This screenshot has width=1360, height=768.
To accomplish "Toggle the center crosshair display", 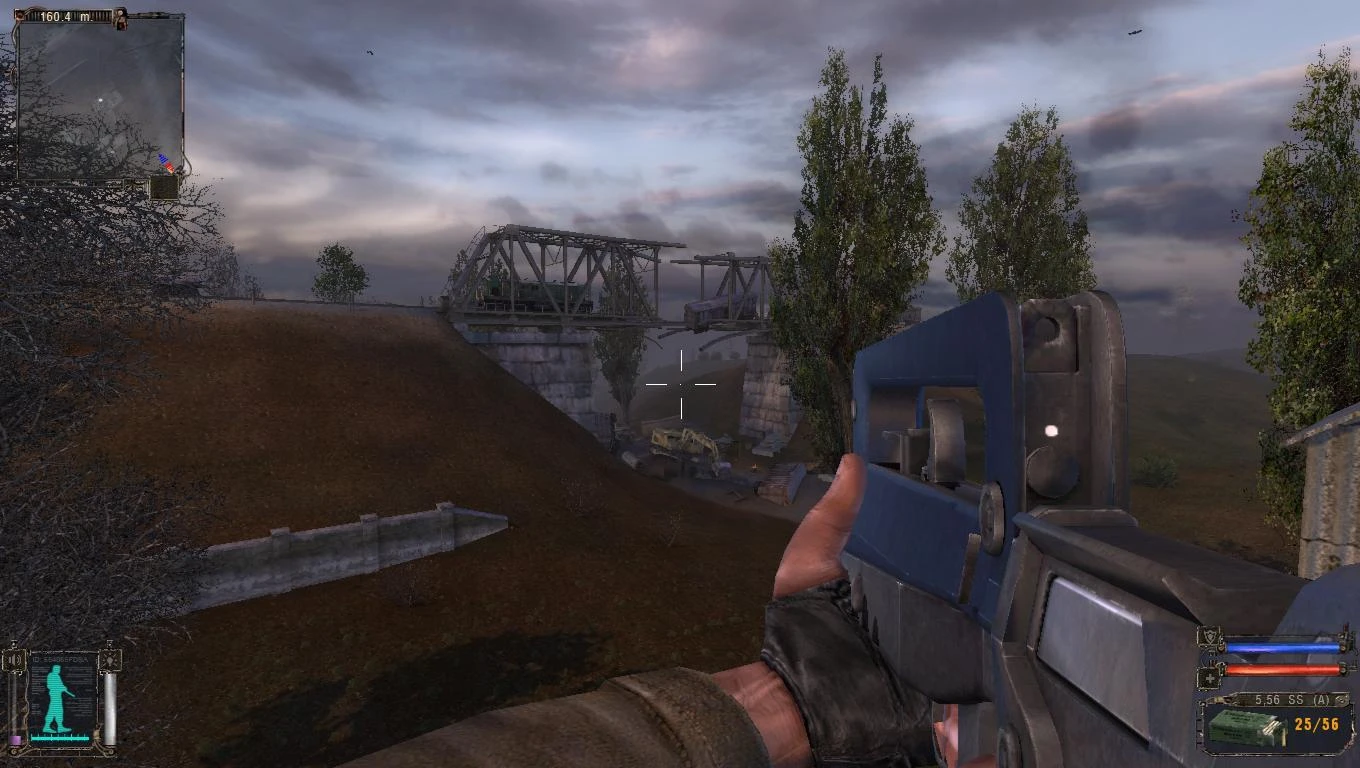I will tap(681, 384).
